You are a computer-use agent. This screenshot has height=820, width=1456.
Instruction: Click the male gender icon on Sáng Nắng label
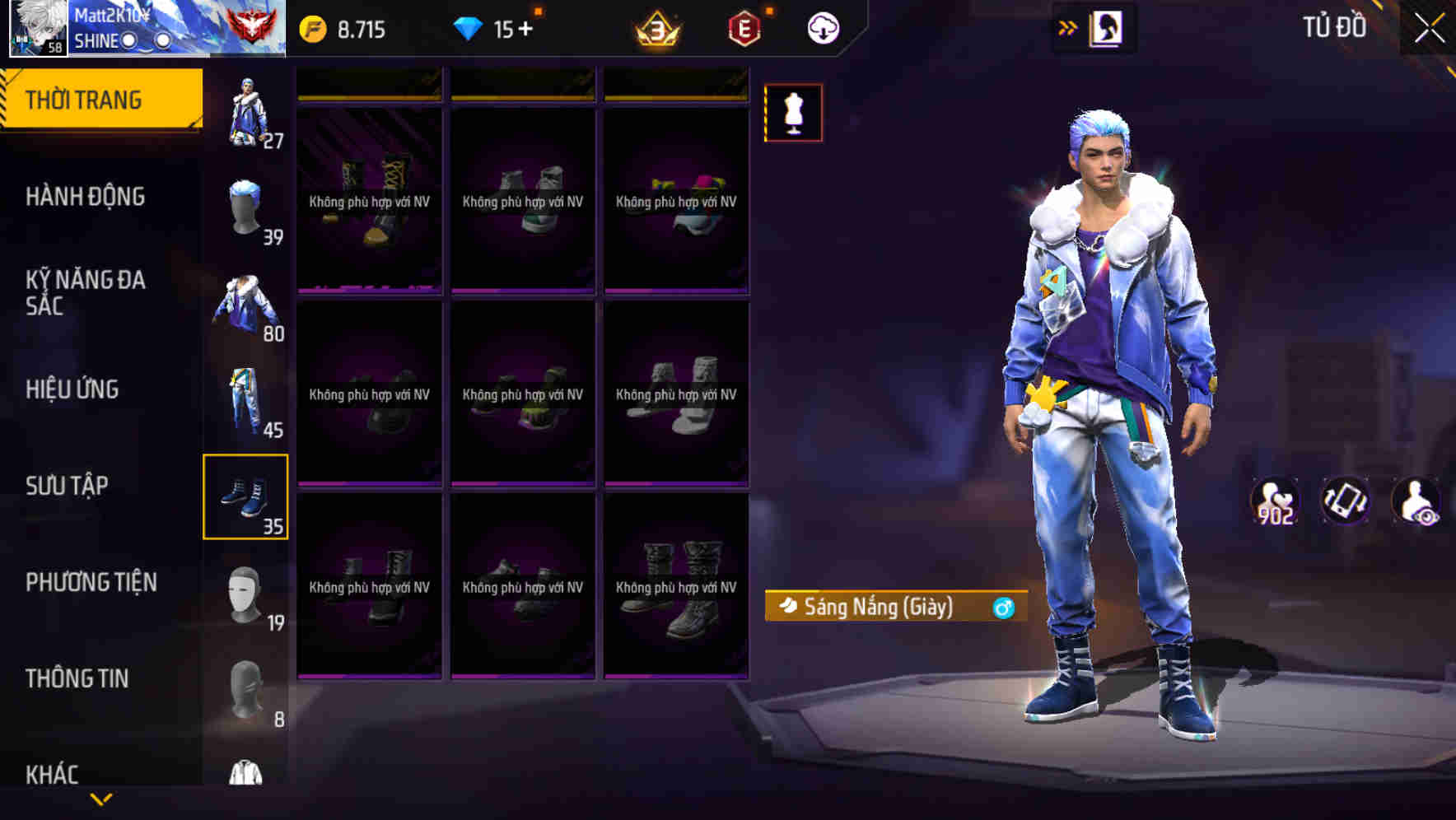1001,608
